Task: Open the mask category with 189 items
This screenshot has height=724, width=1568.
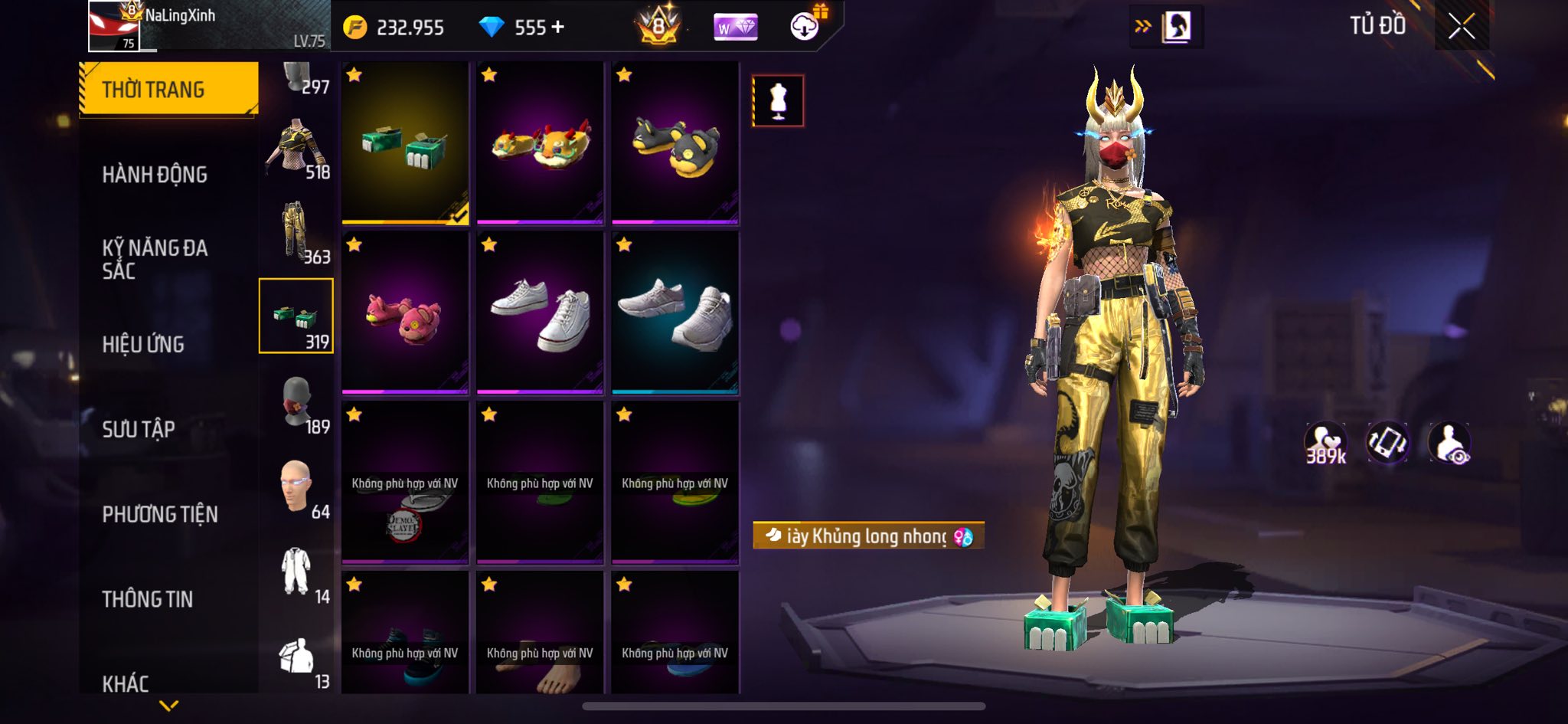Action: 297,403
